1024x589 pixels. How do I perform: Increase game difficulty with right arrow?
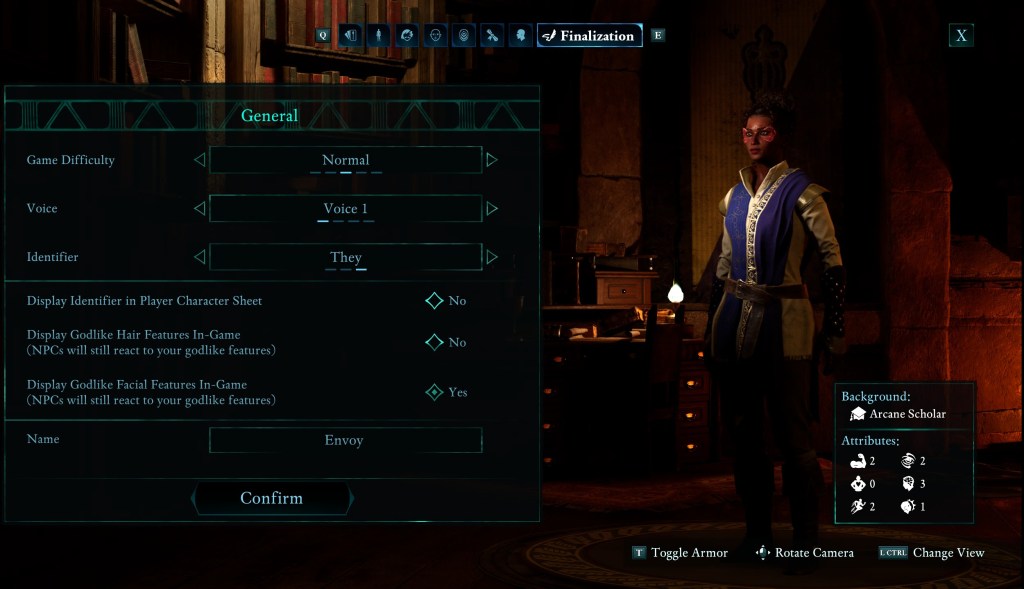pos(491,160)
